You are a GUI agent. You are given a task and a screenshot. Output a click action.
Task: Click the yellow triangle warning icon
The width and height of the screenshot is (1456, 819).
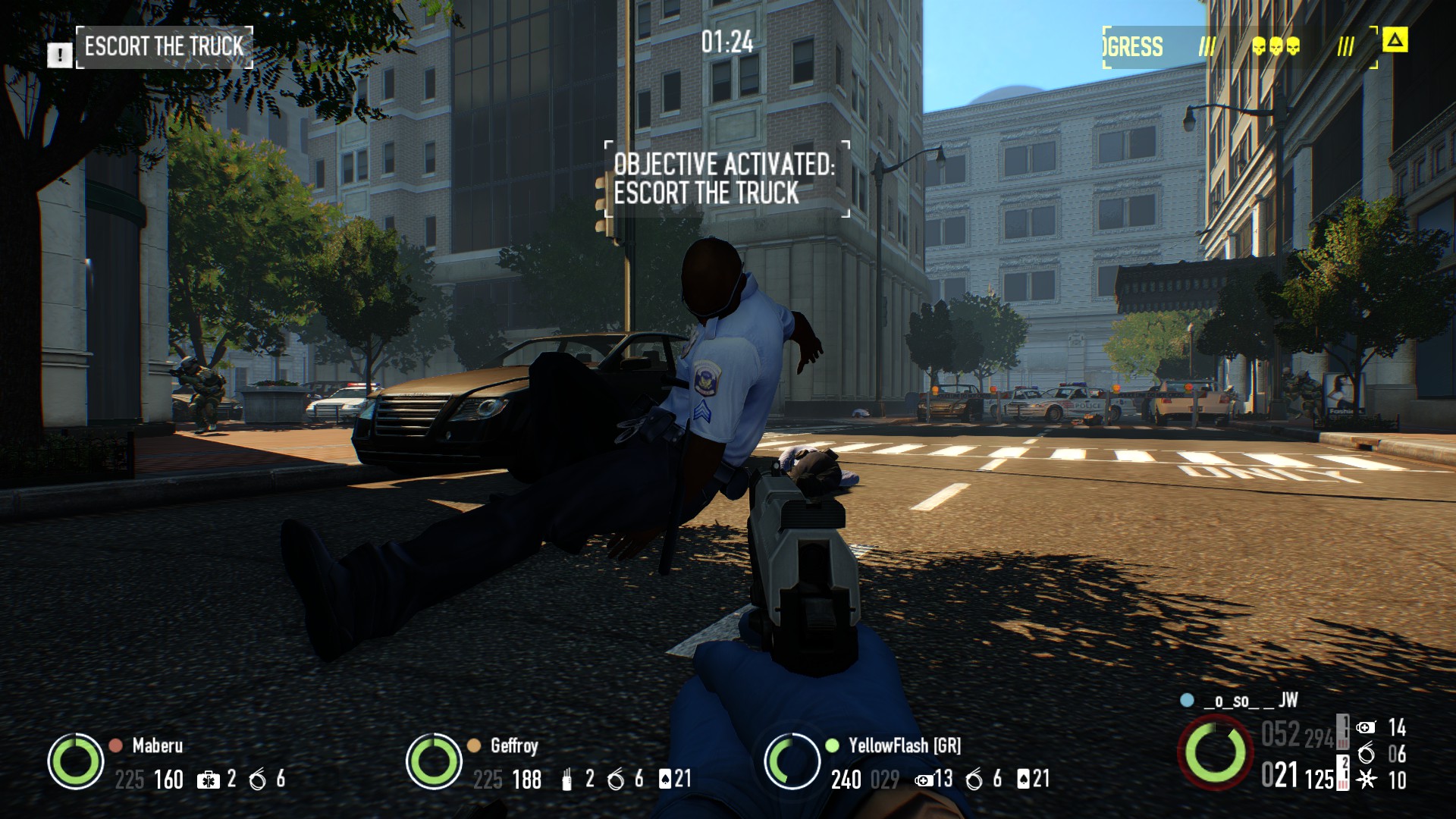tap(1395, 40)
